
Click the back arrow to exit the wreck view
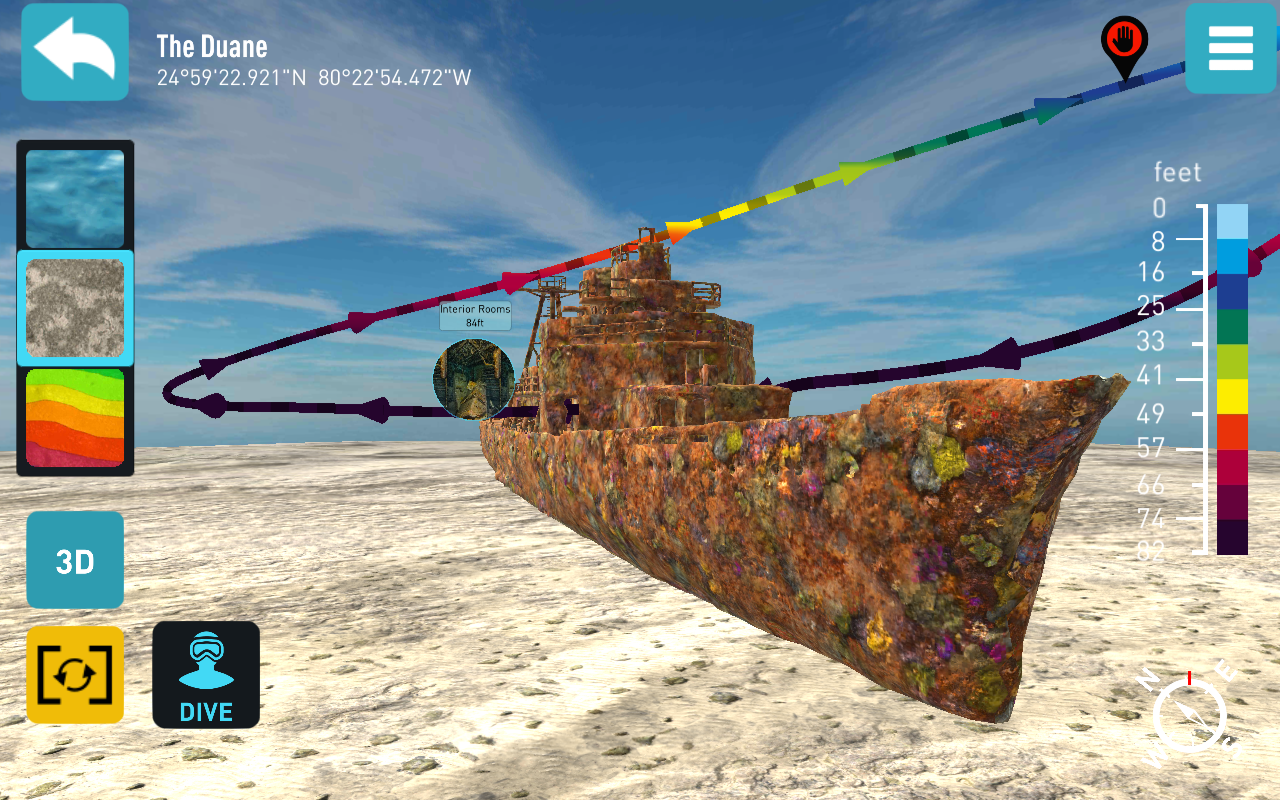click(x=74, y=50)
